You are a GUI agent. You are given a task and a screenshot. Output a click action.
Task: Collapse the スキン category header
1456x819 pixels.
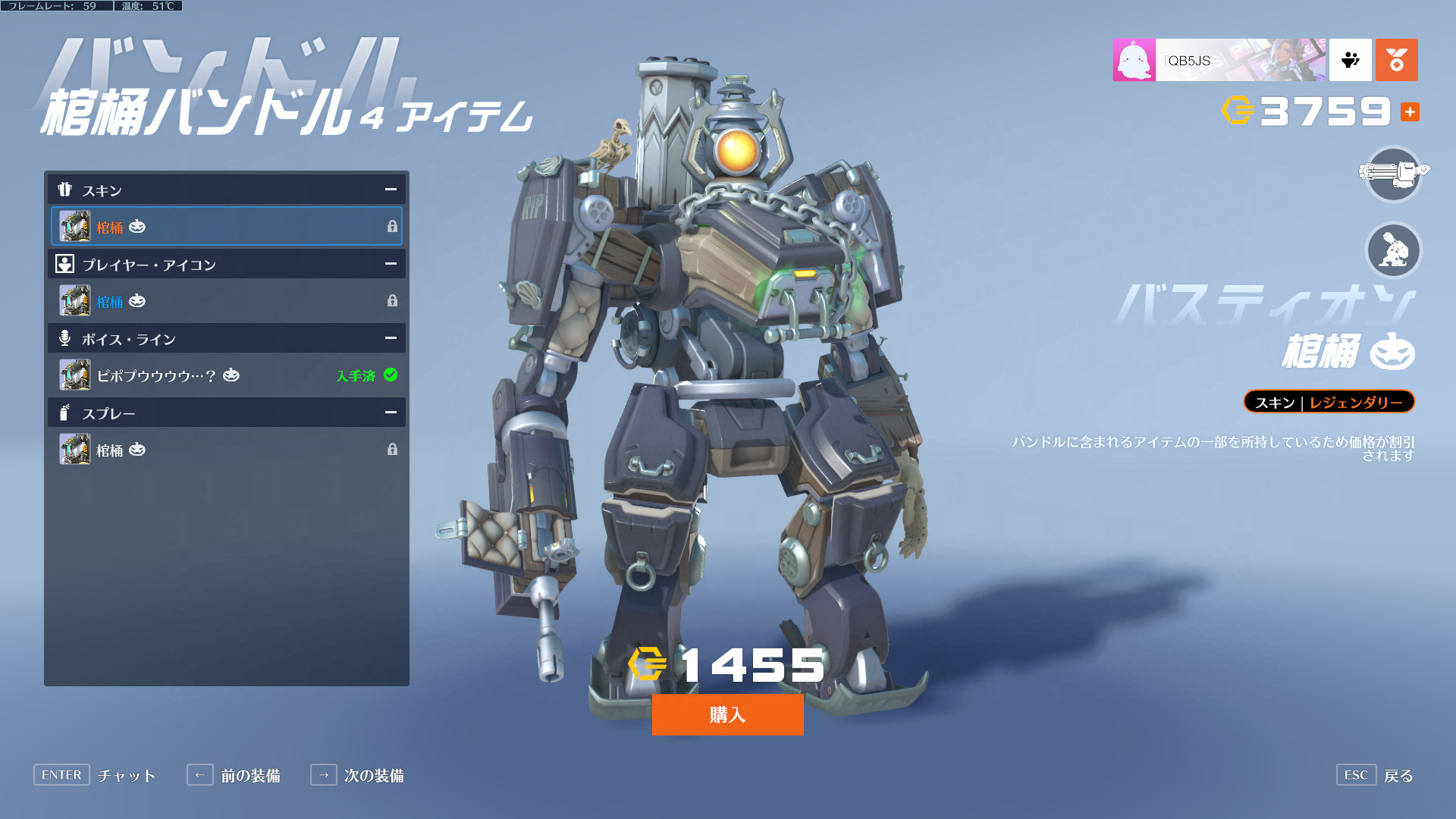tap(390, 190)
